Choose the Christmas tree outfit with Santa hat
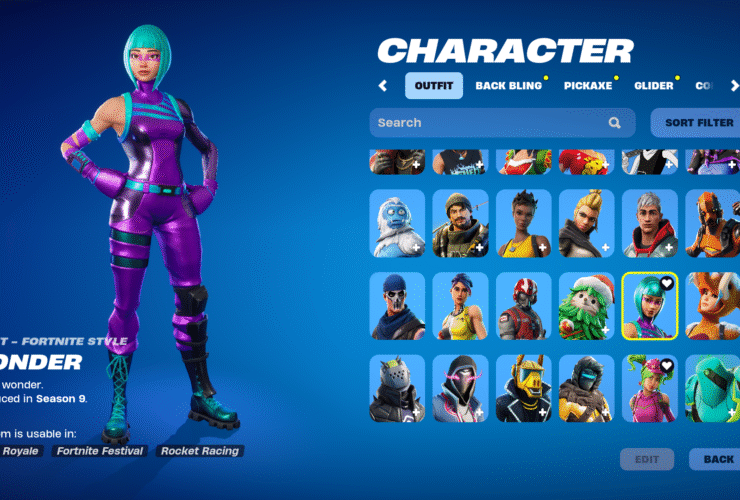Image resolution: width=740 pixels, height=500 pixels. click(587, 305)
